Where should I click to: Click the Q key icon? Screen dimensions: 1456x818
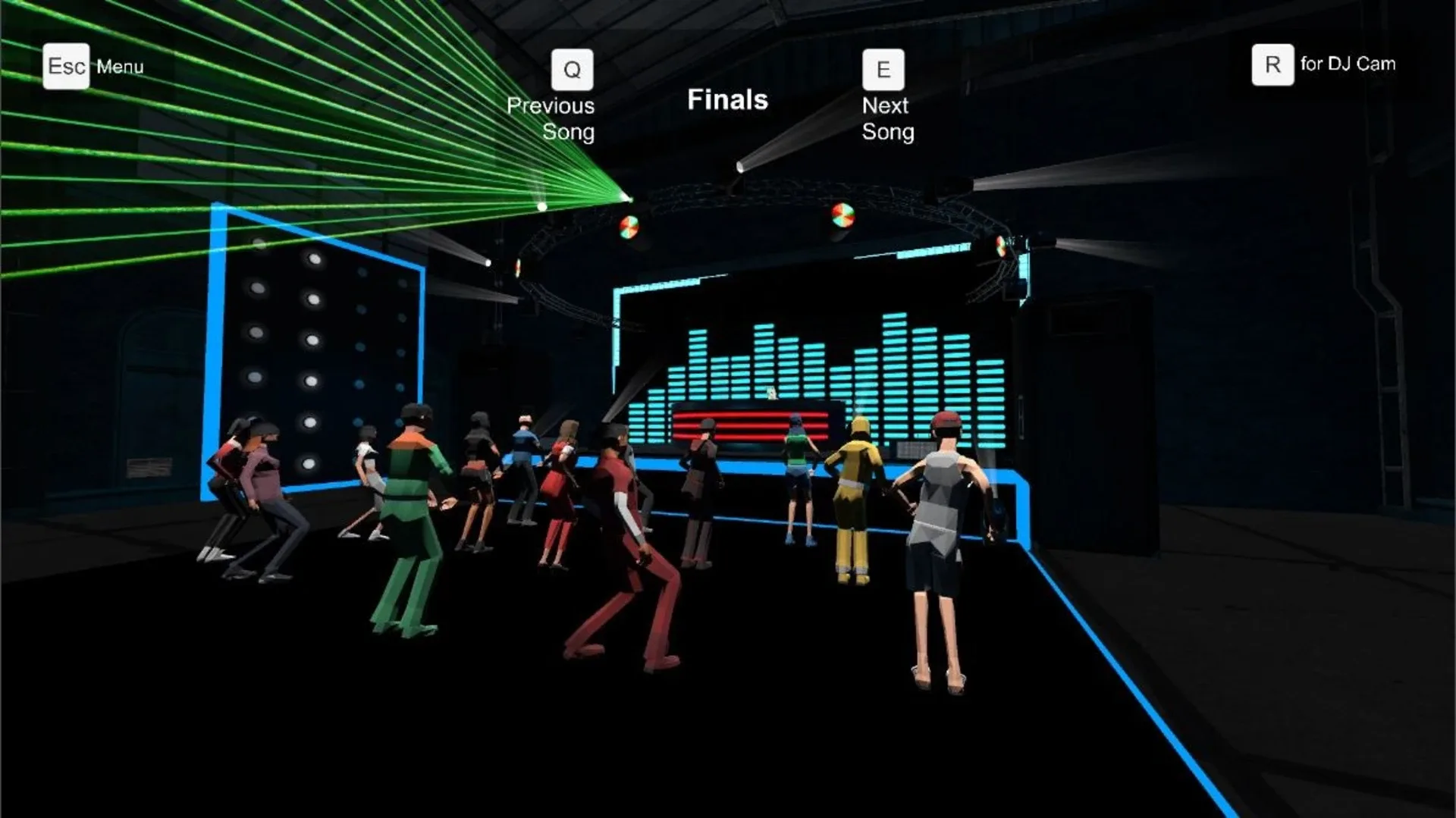(571, 70)
